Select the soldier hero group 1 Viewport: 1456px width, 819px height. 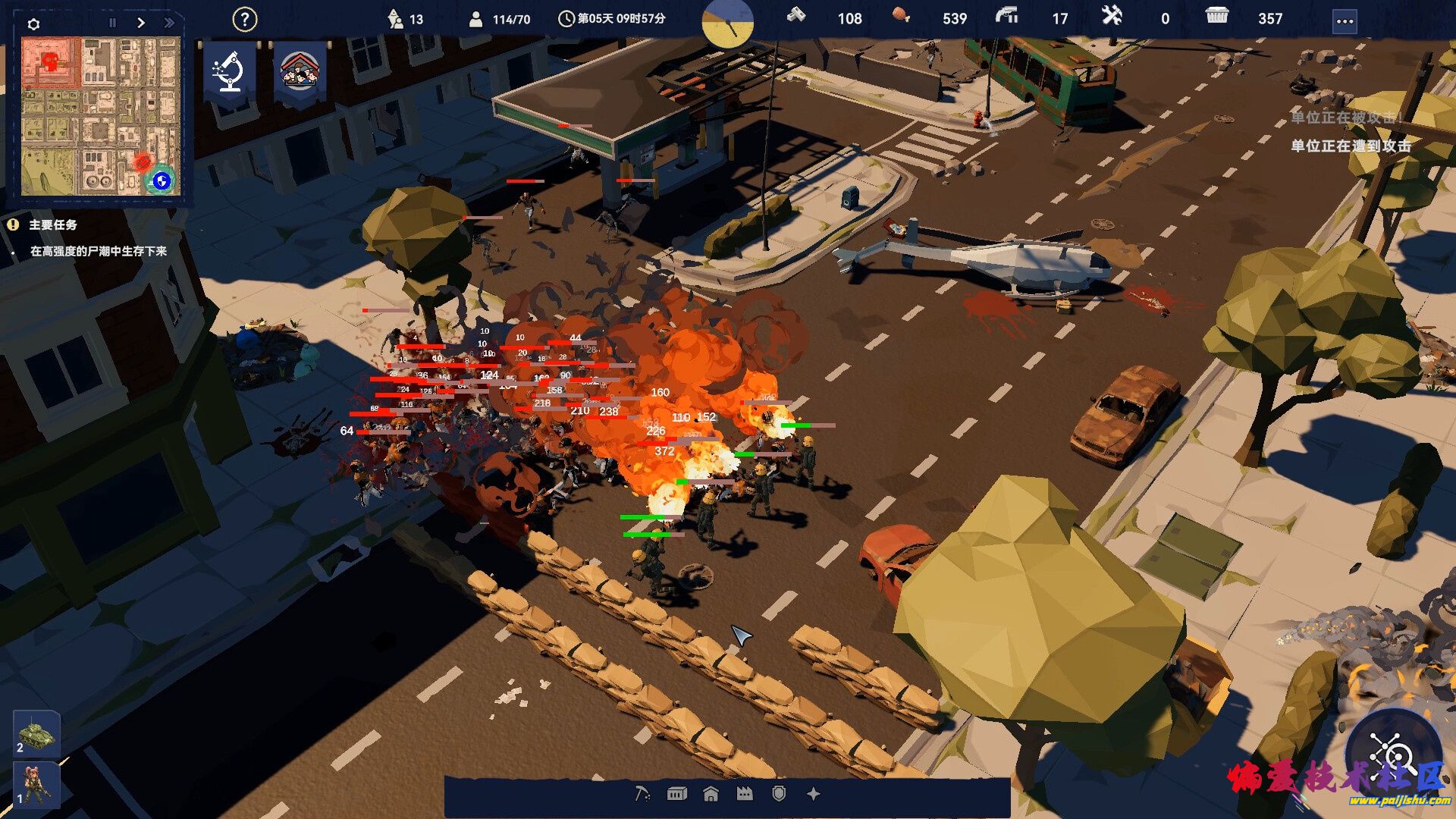tap(36, 785)
